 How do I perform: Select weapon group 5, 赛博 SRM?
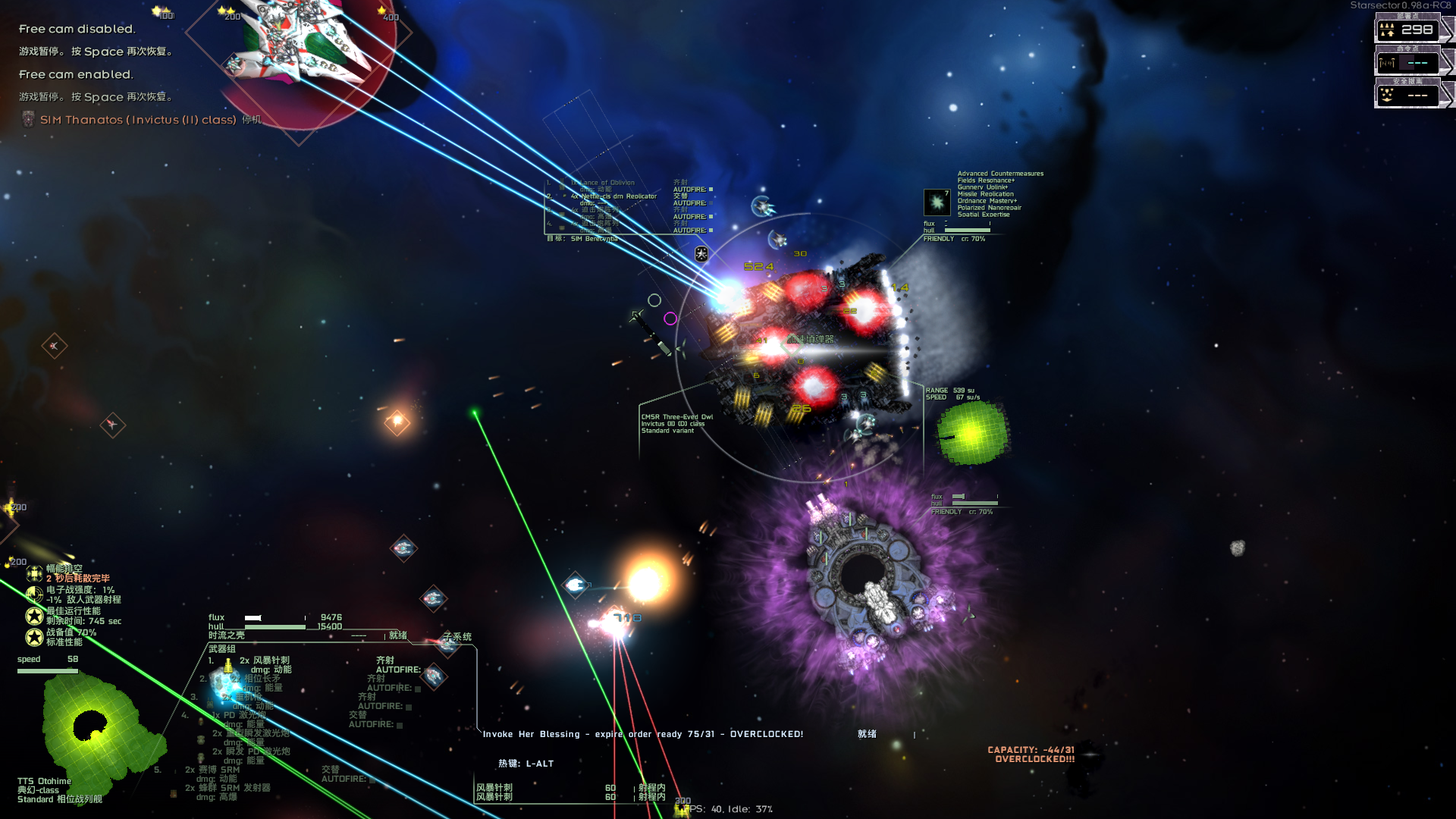pyautogui.click(x=220, y=770)
